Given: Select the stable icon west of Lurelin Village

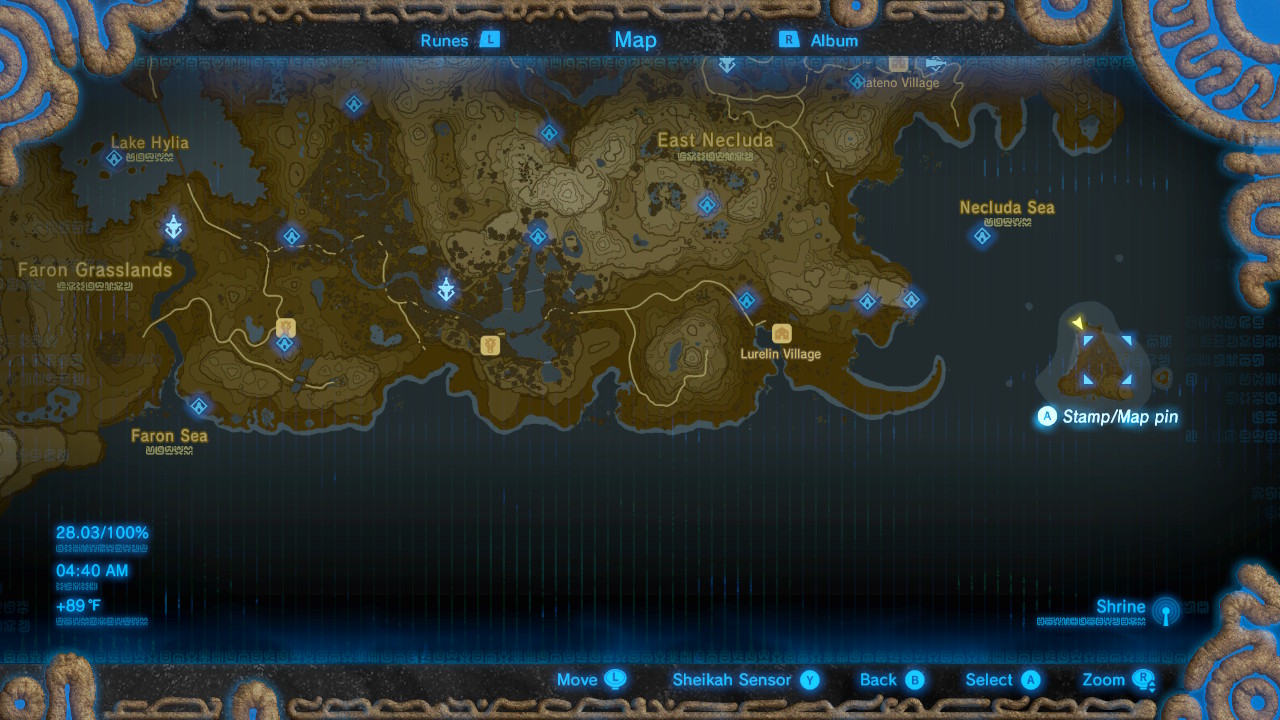Looking at the screenshot, I should 489,345.
